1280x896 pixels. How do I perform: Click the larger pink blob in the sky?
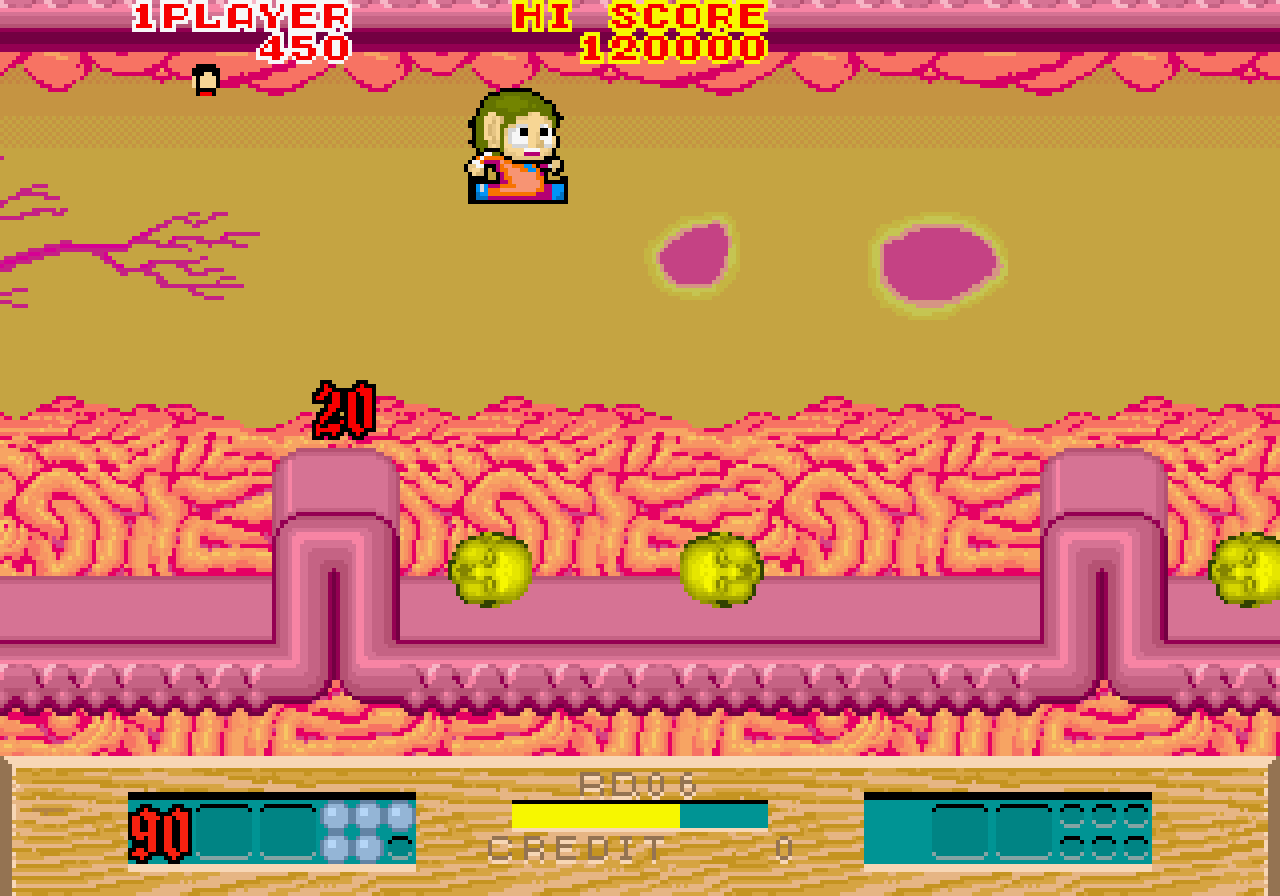938,260
